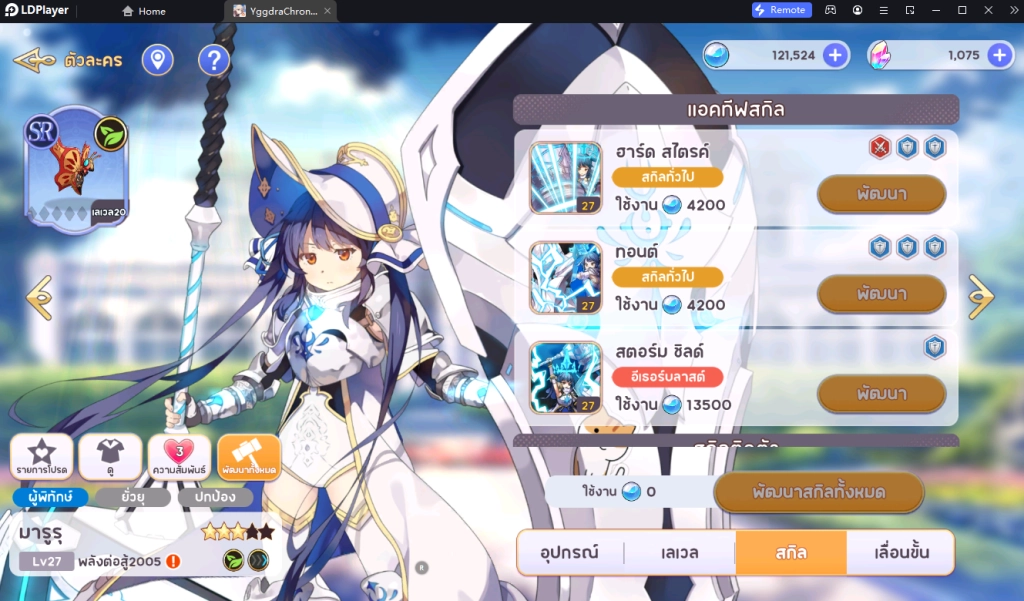
Task: Upgrade the ฮาร์ด สไตรค์ skill
Action: coord(881,194)
